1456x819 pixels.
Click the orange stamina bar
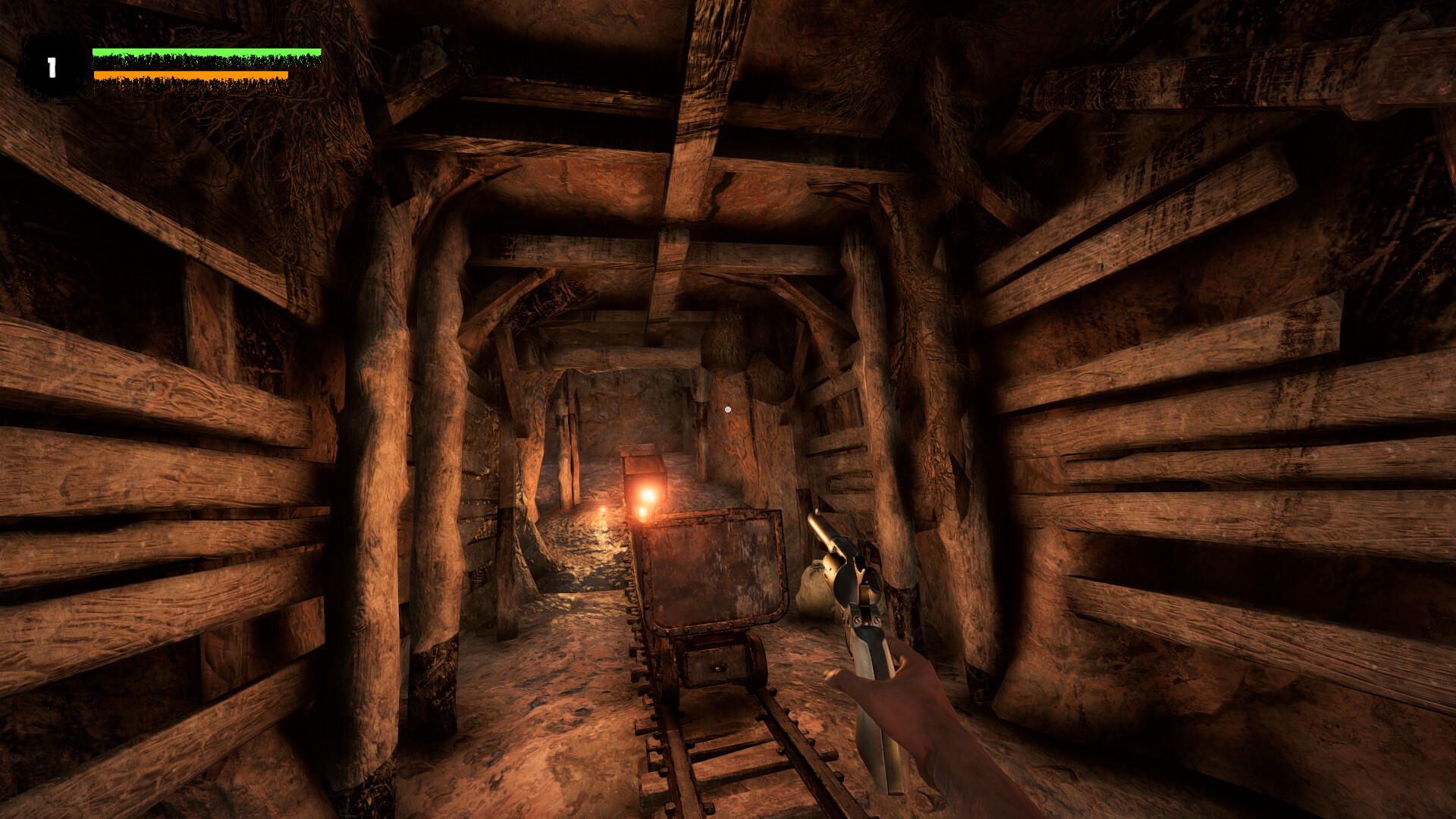pyautogui.click(x=190, y=74)
